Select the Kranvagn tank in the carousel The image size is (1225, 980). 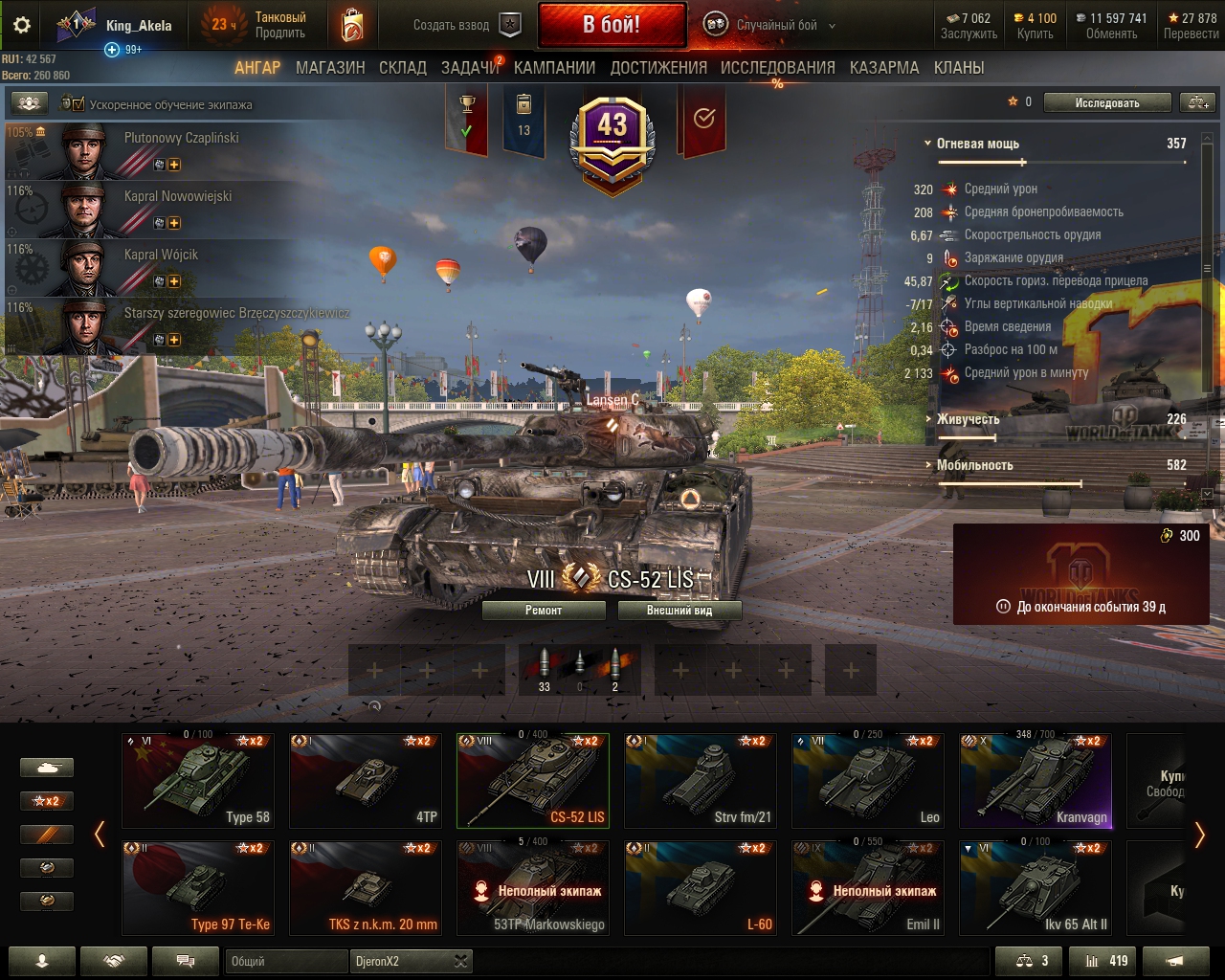point(1036,781)
